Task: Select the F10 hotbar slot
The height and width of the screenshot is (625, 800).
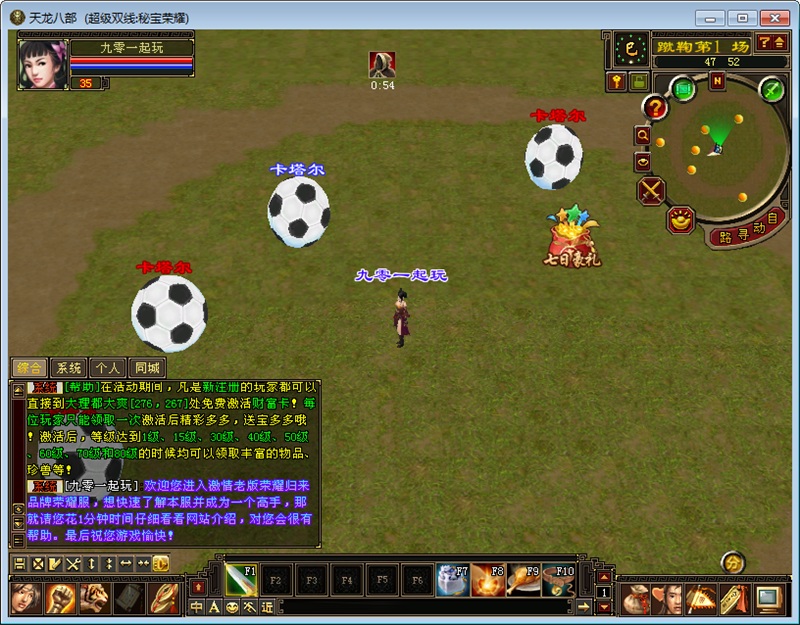Action: pyautogui.click(x=559, y=579)
